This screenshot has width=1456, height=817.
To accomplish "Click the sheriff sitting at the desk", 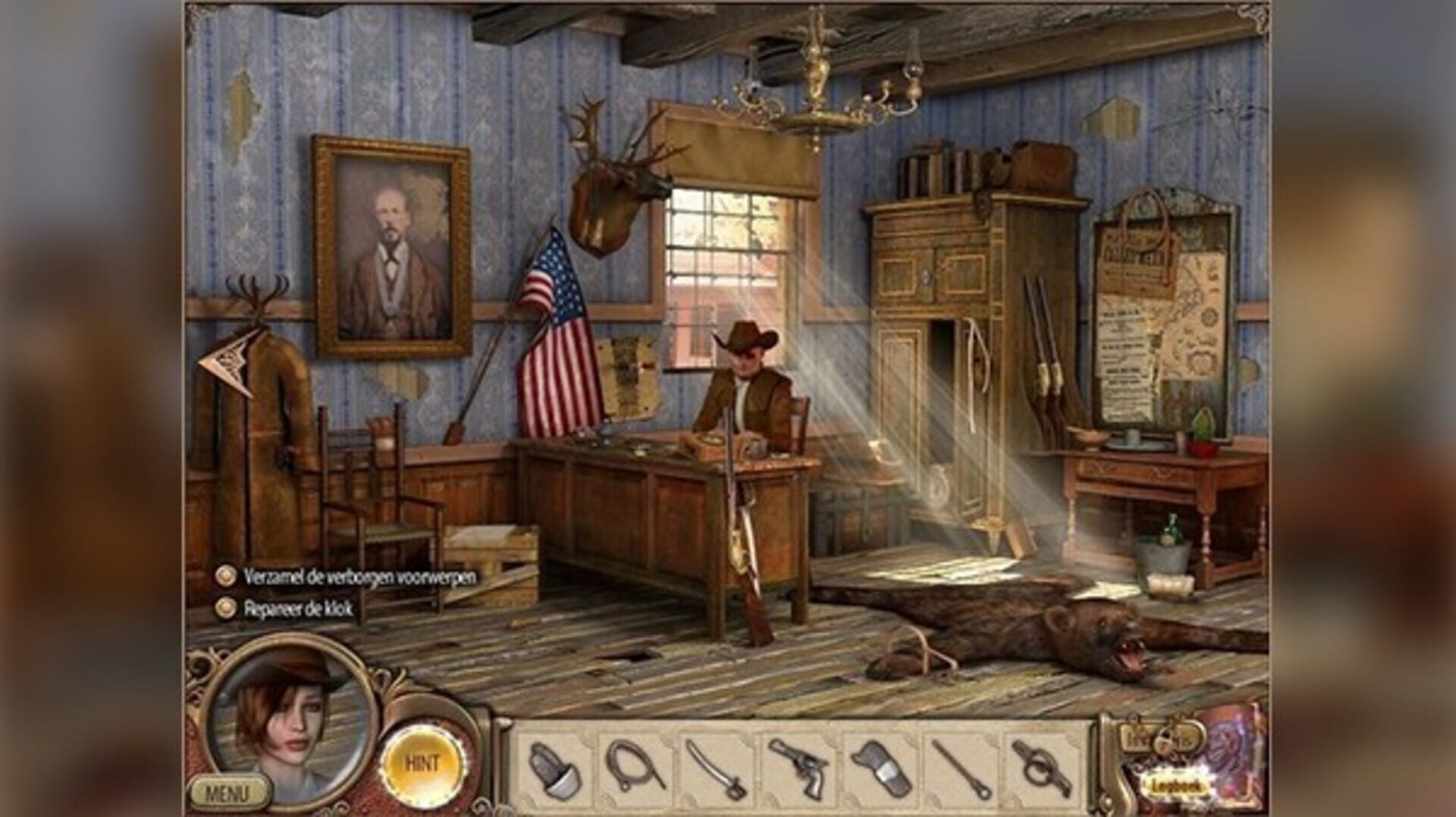I will point(747,387).
